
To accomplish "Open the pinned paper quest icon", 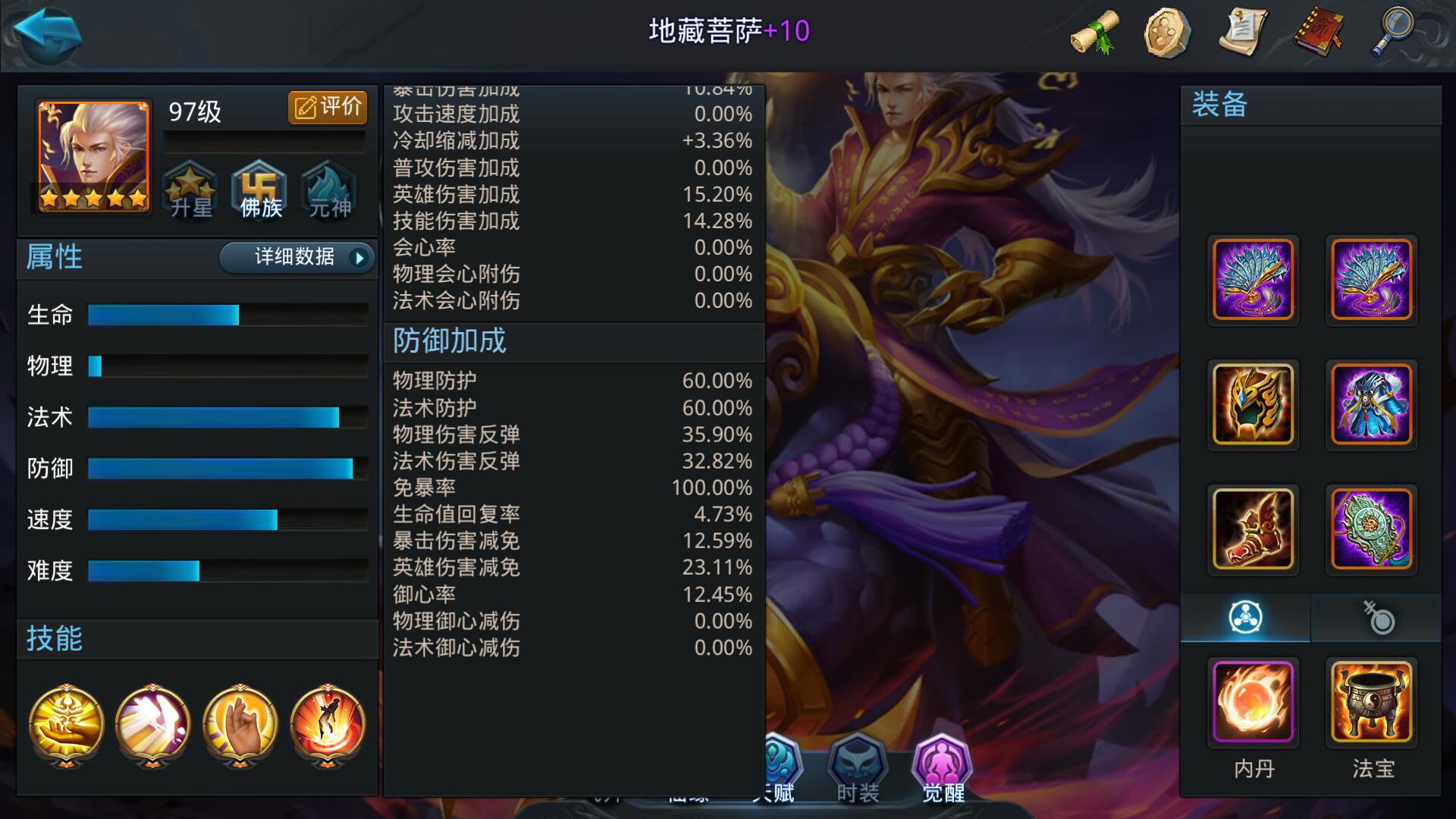I will coord(1244,32).
